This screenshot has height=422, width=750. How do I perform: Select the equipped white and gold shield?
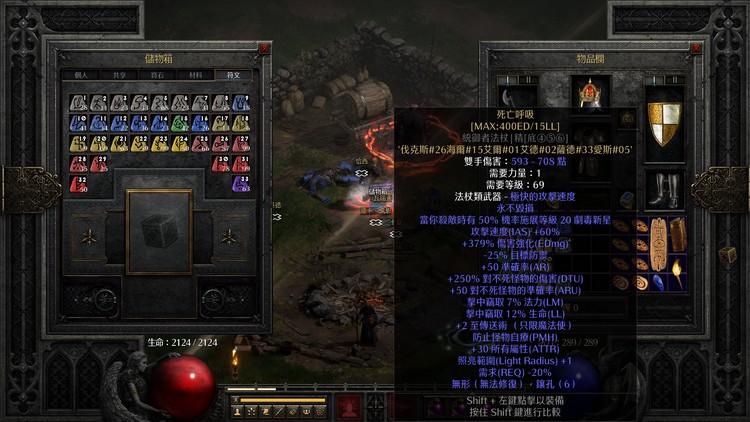tap(662, 119)
